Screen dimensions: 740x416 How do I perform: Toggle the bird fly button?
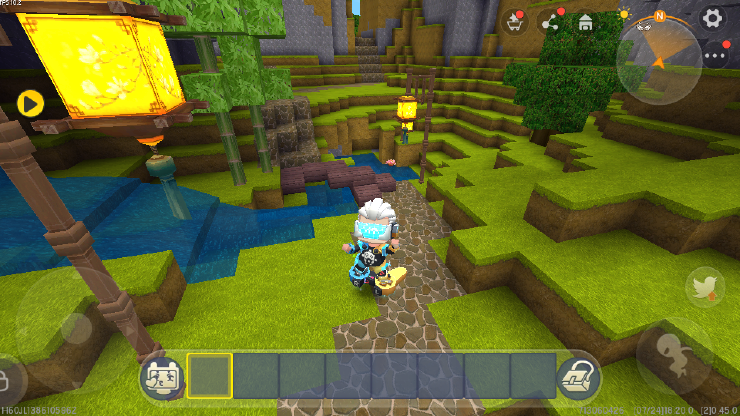705,287
